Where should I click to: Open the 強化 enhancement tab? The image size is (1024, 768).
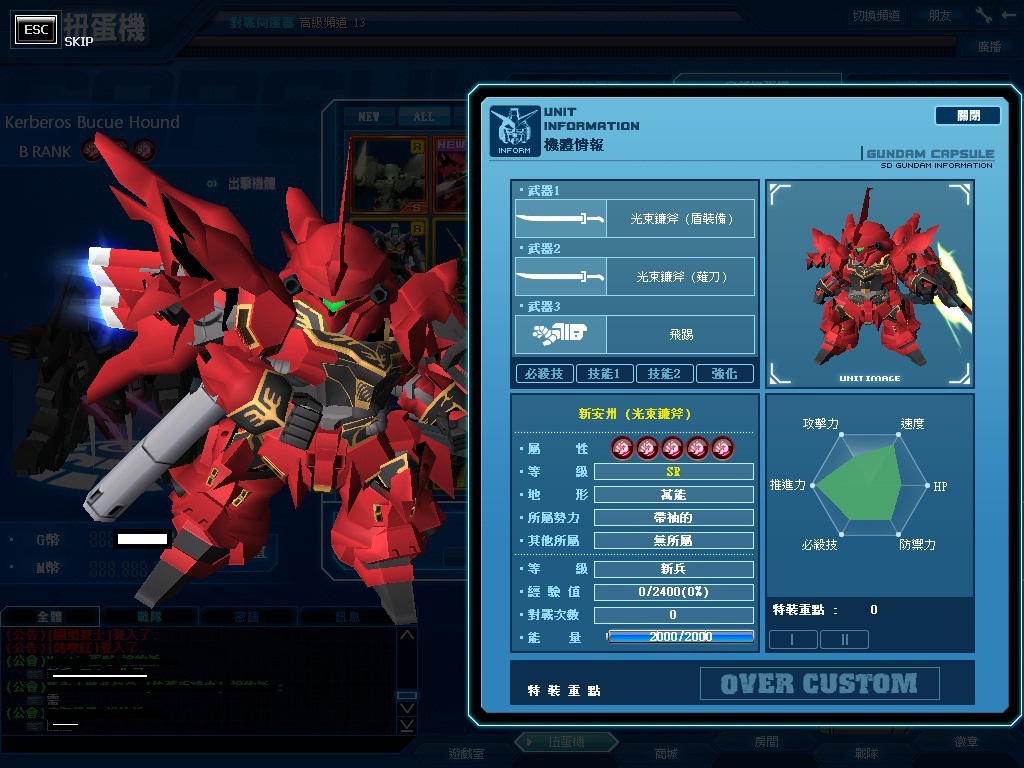point(724,373)
